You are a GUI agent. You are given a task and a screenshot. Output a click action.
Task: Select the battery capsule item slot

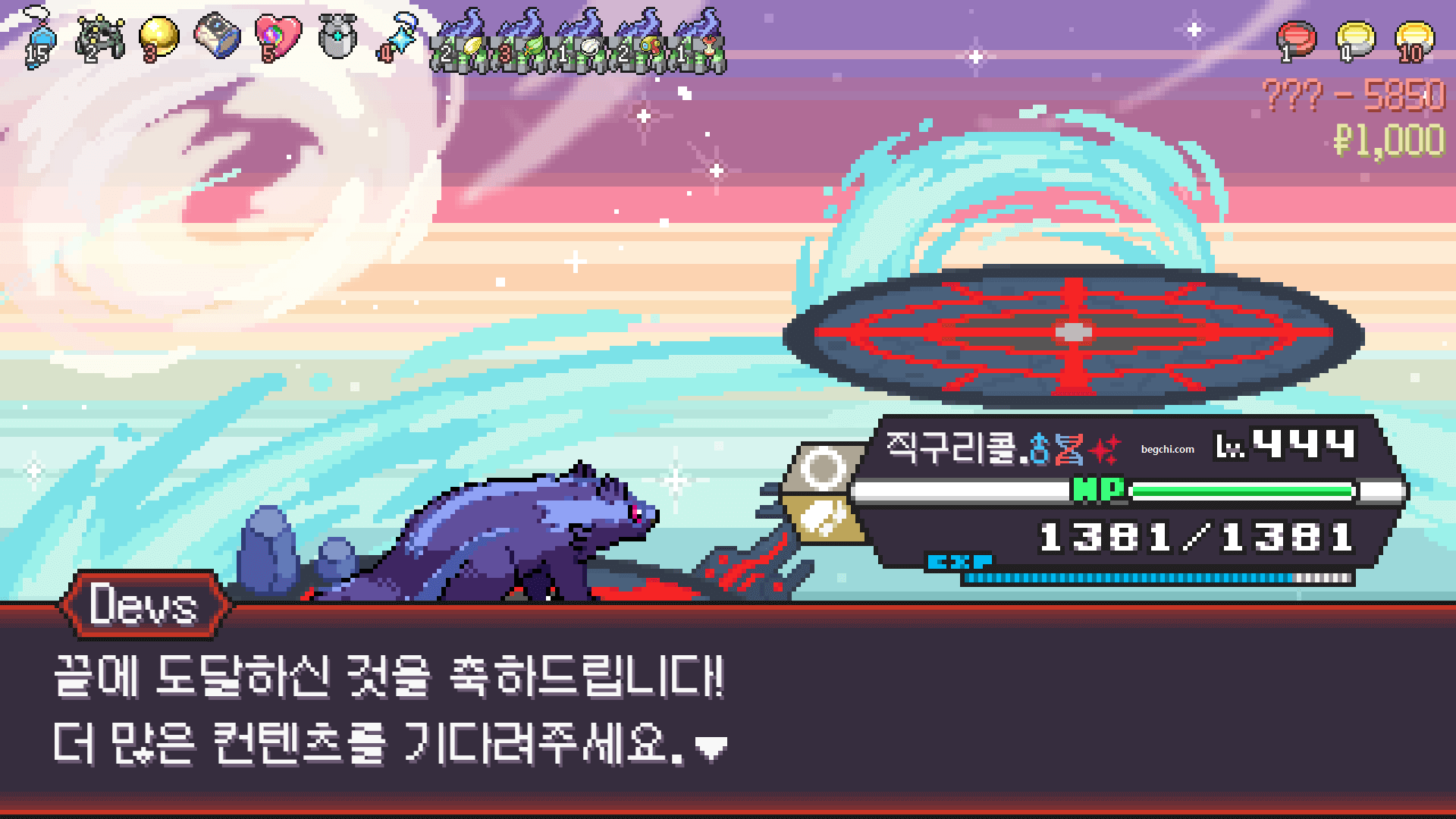pos(218,36)
